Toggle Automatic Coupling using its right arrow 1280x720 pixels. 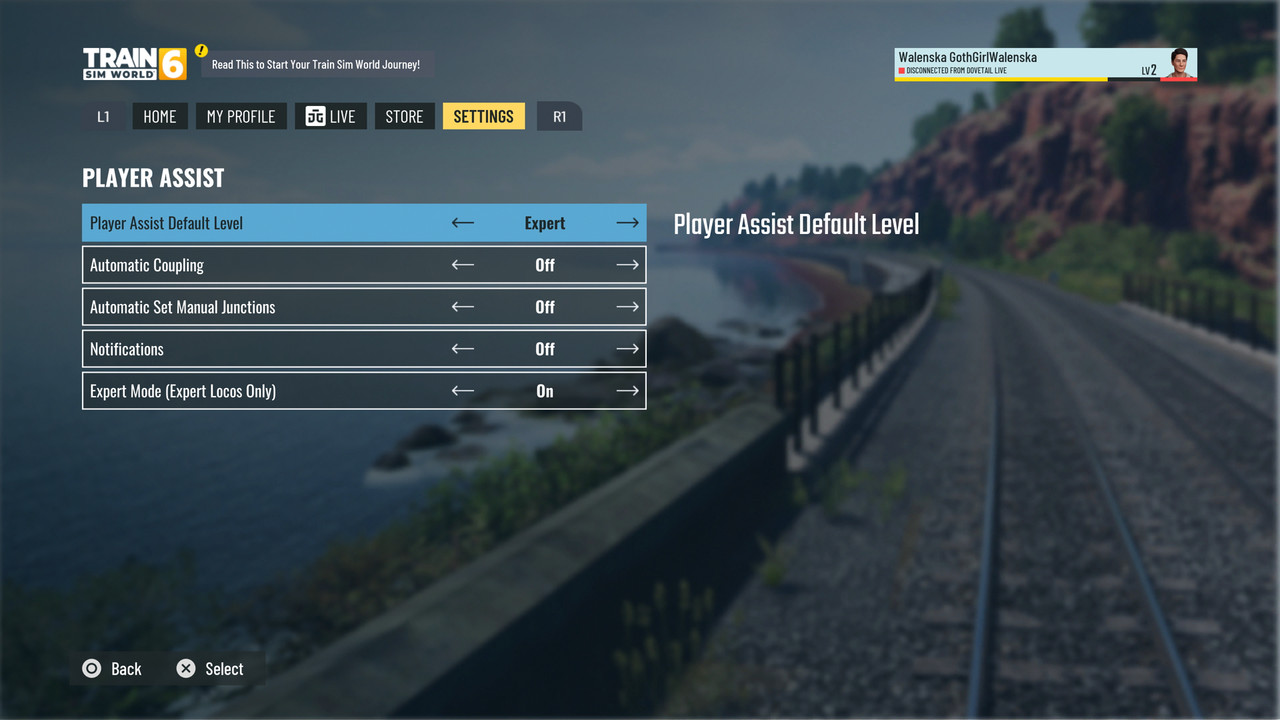coord(627,265)
